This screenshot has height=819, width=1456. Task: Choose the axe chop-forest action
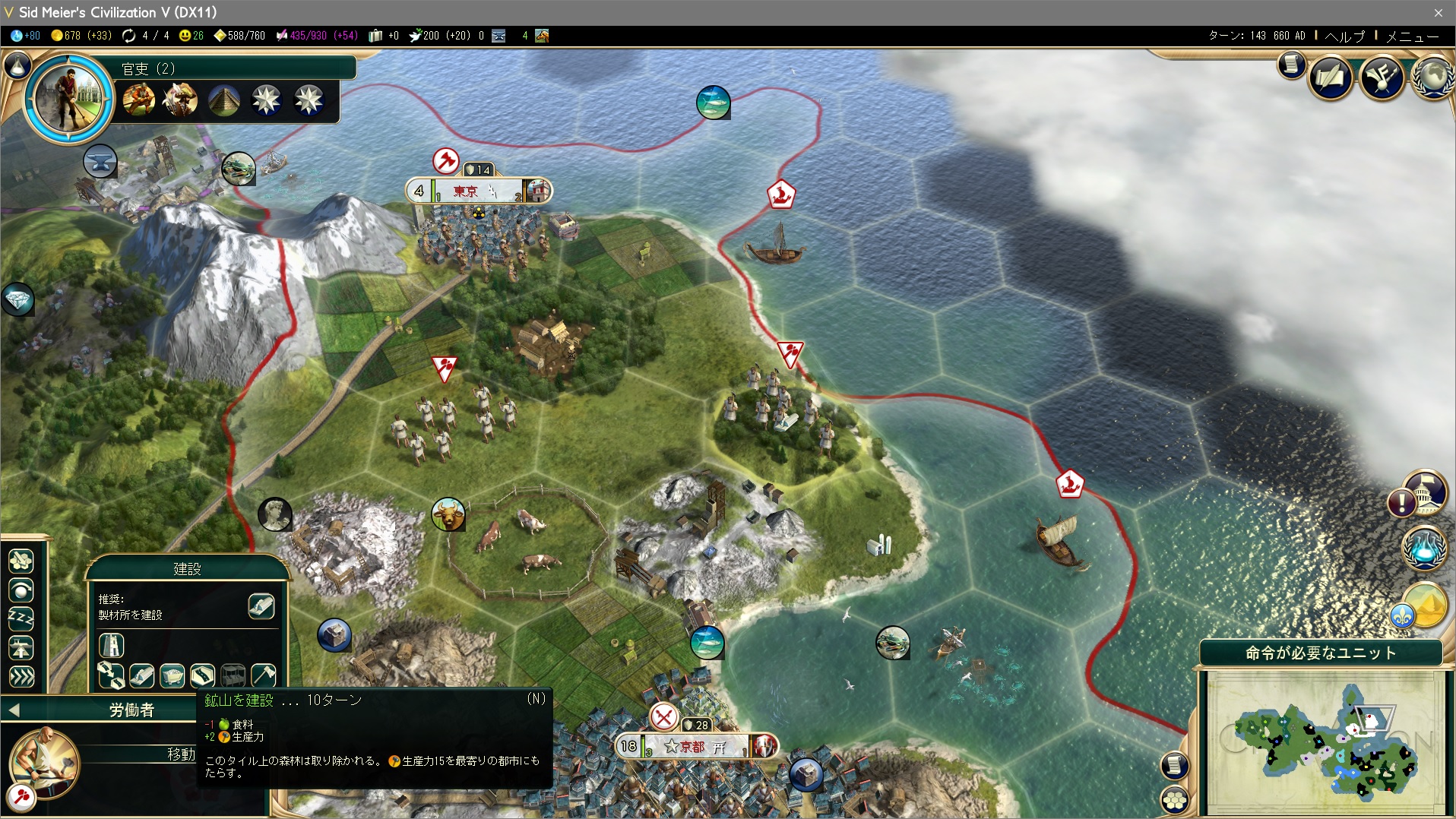click(x=263, y=675)
